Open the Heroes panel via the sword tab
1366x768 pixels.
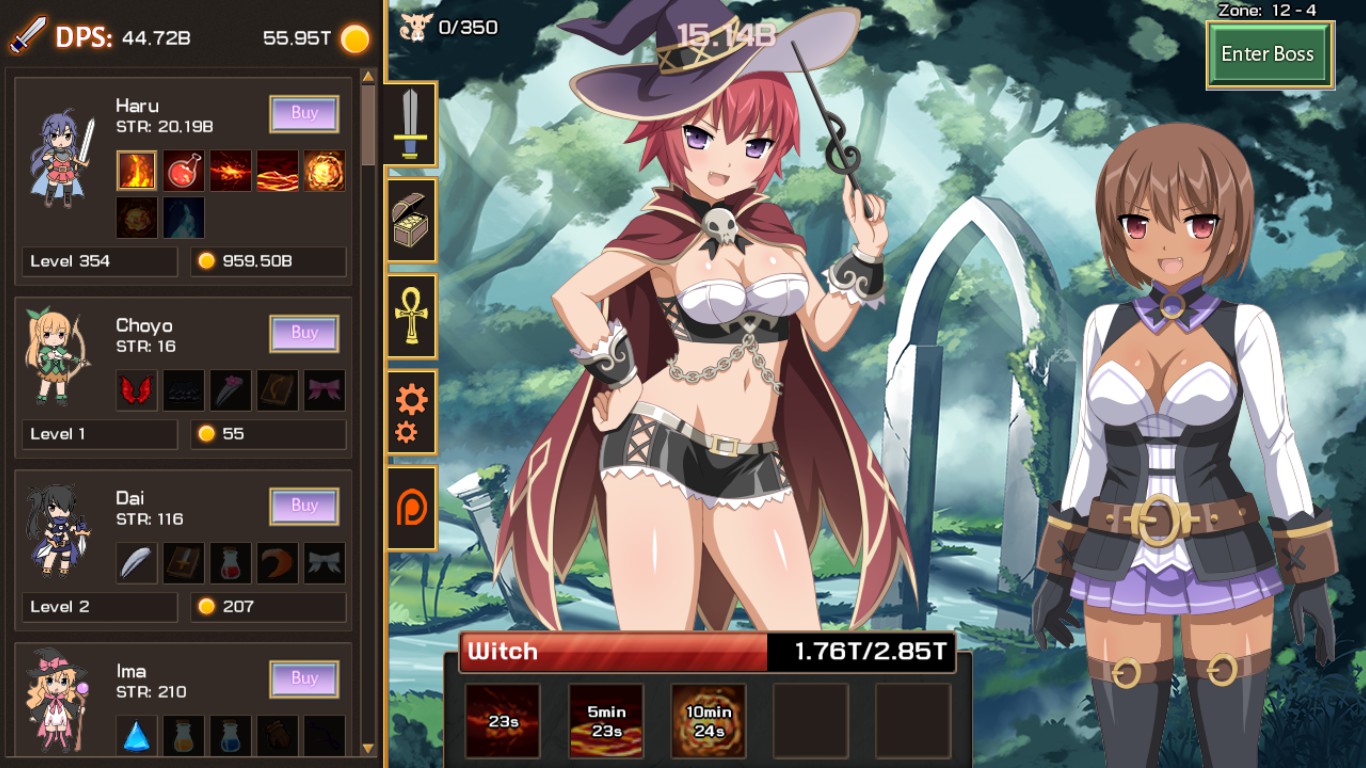[412, 124]
